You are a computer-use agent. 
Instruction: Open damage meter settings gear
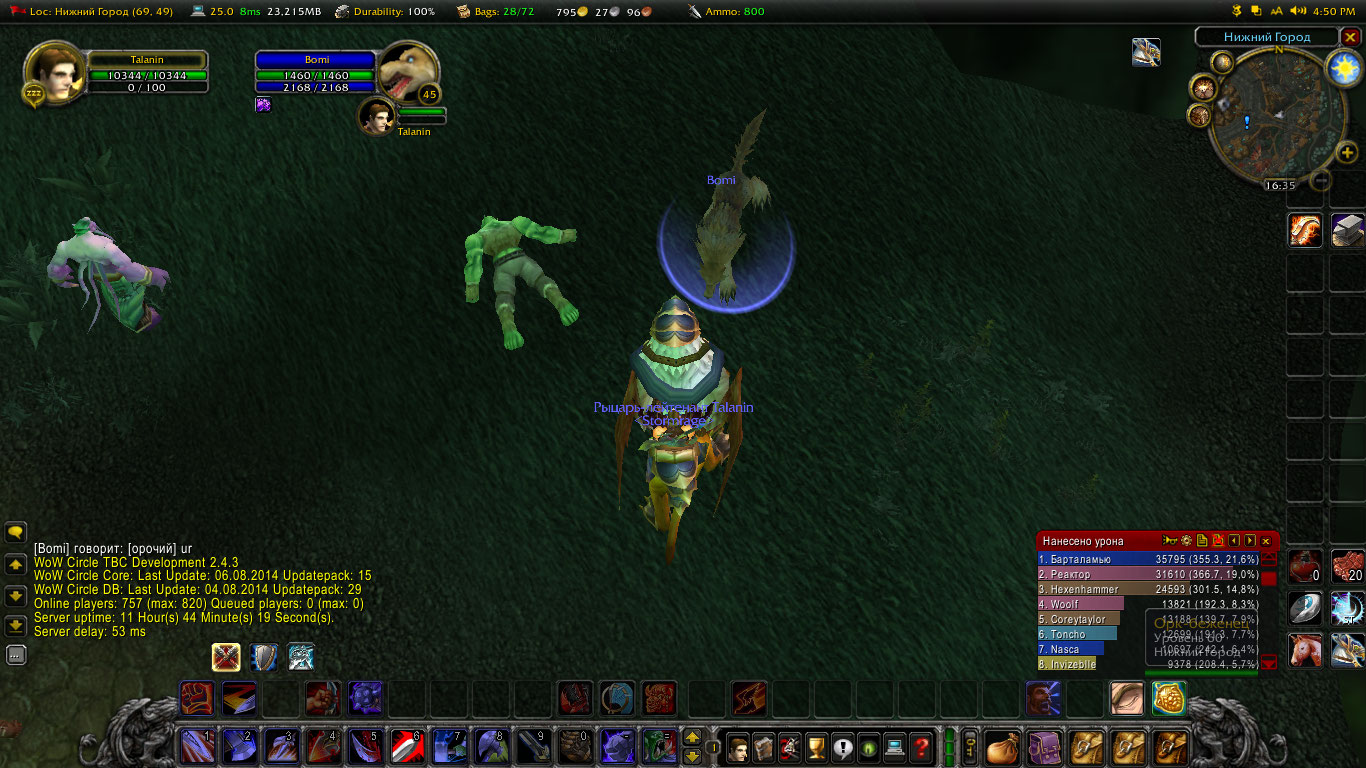1186,541
